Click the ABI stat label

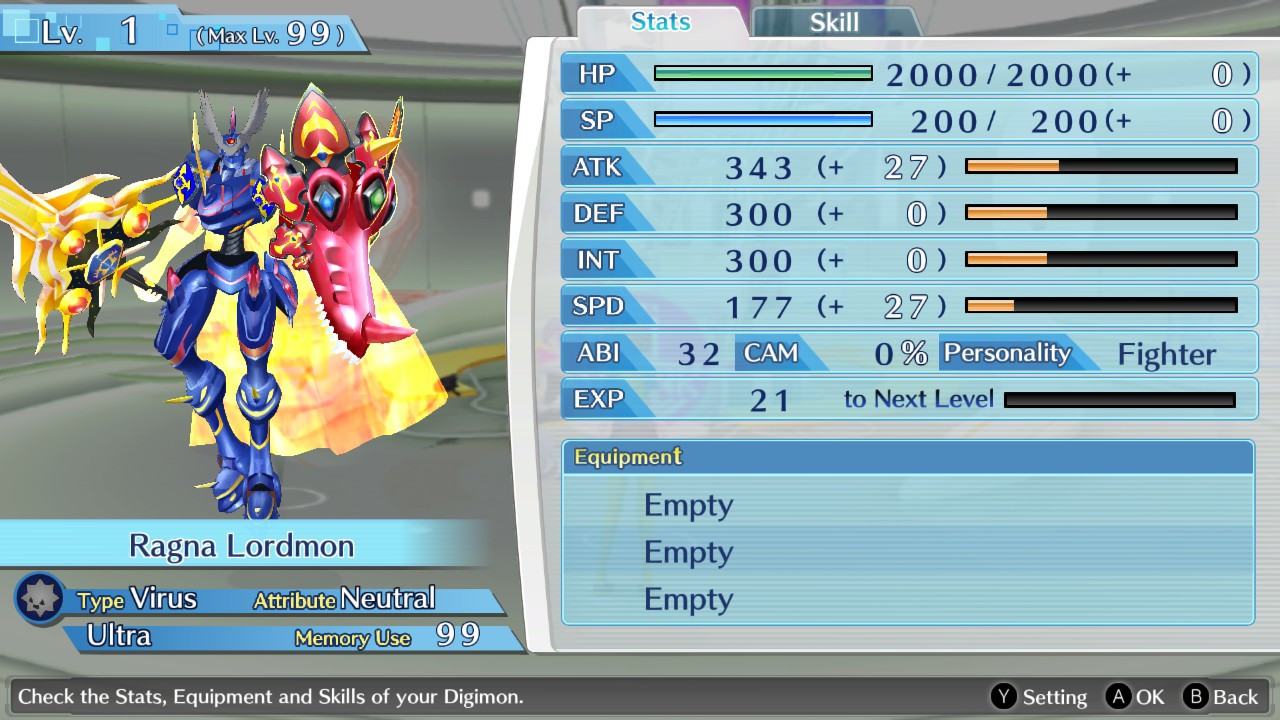coord(598,353)
